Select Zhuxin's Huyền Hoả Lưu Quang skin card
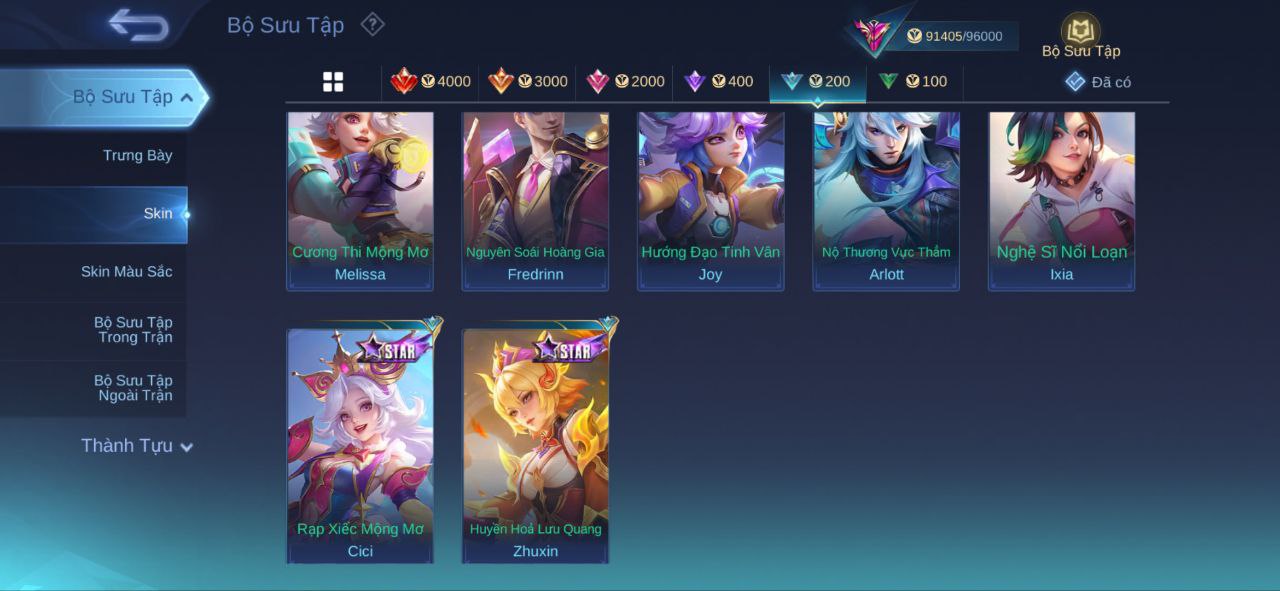1280x591 pixels. pyautogui.click(x=536, y=446)
